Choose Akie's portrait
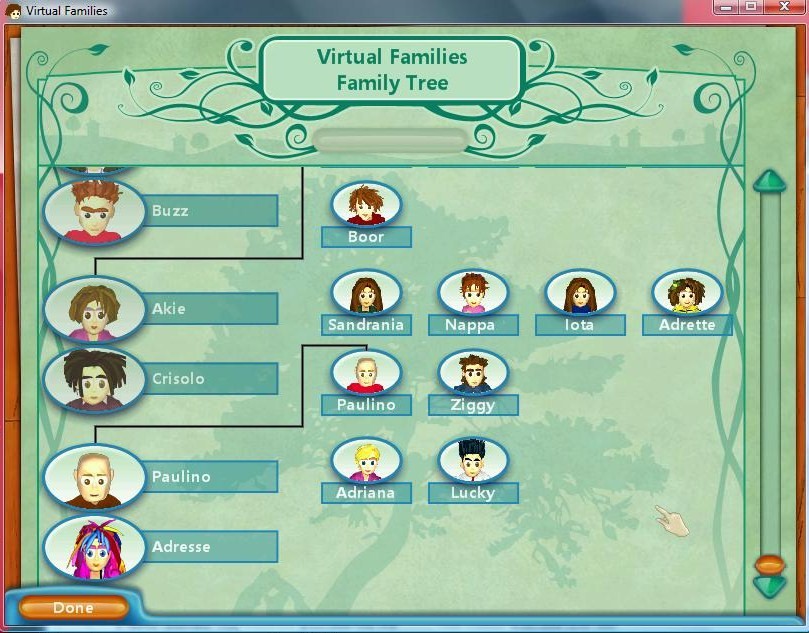Viewport: 809px width, 633px height. [x=94, y=308]
